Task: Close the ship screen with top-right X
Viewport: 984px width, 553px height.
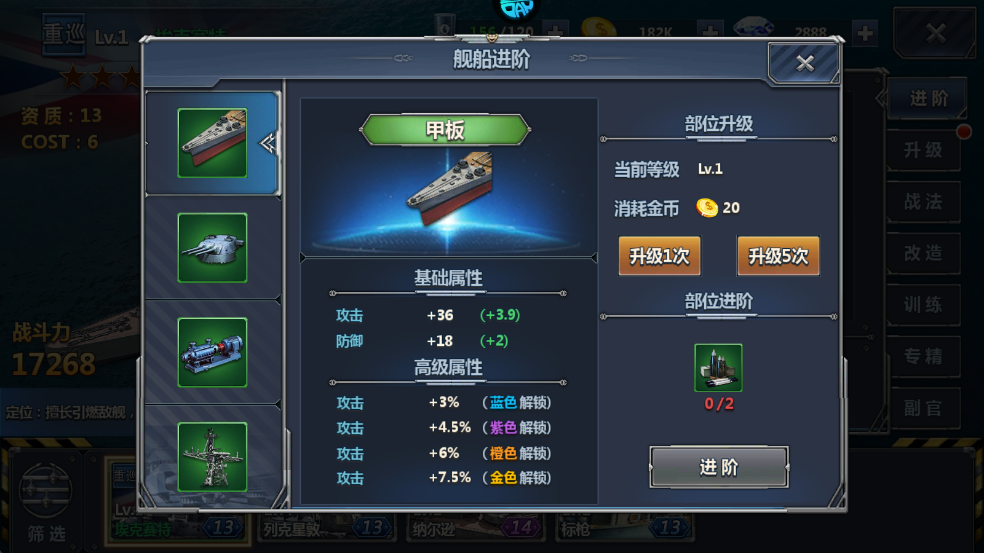Action: click(935, 34)
